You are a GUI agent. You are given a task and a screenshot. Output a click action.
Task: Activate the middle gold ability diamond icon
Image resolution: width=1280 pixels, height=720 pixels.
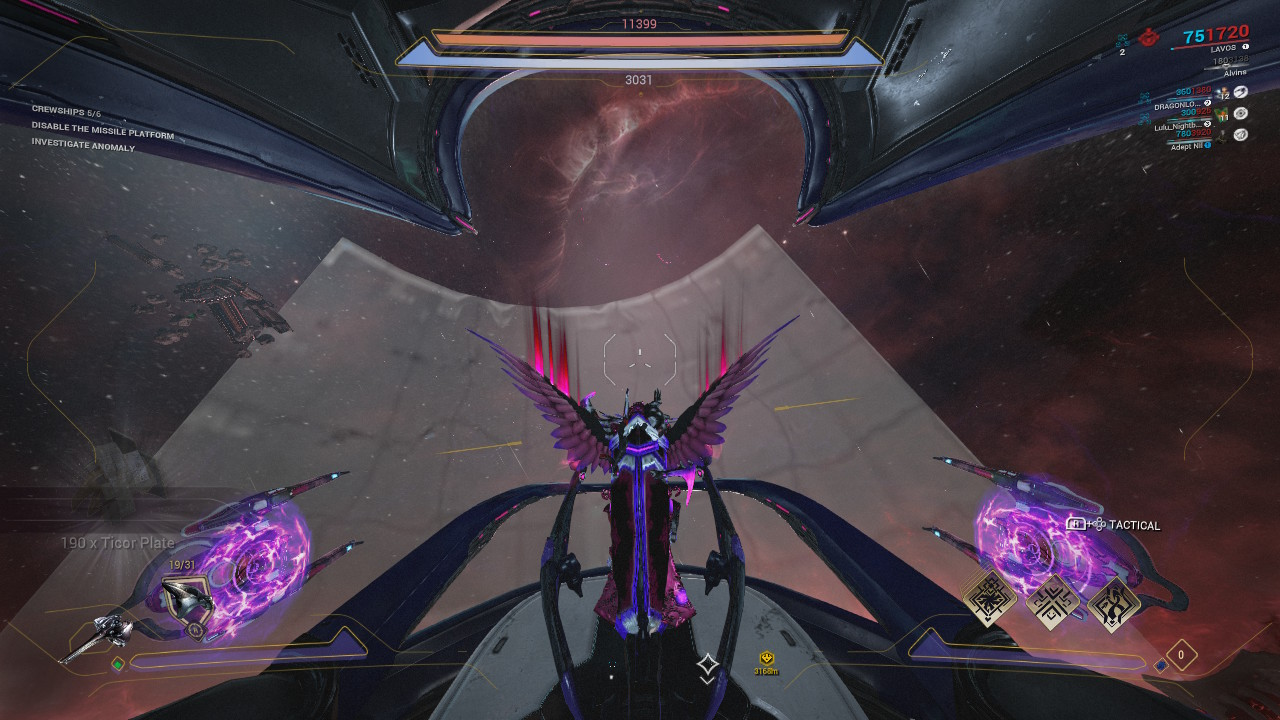click(x=1051, y=602)
